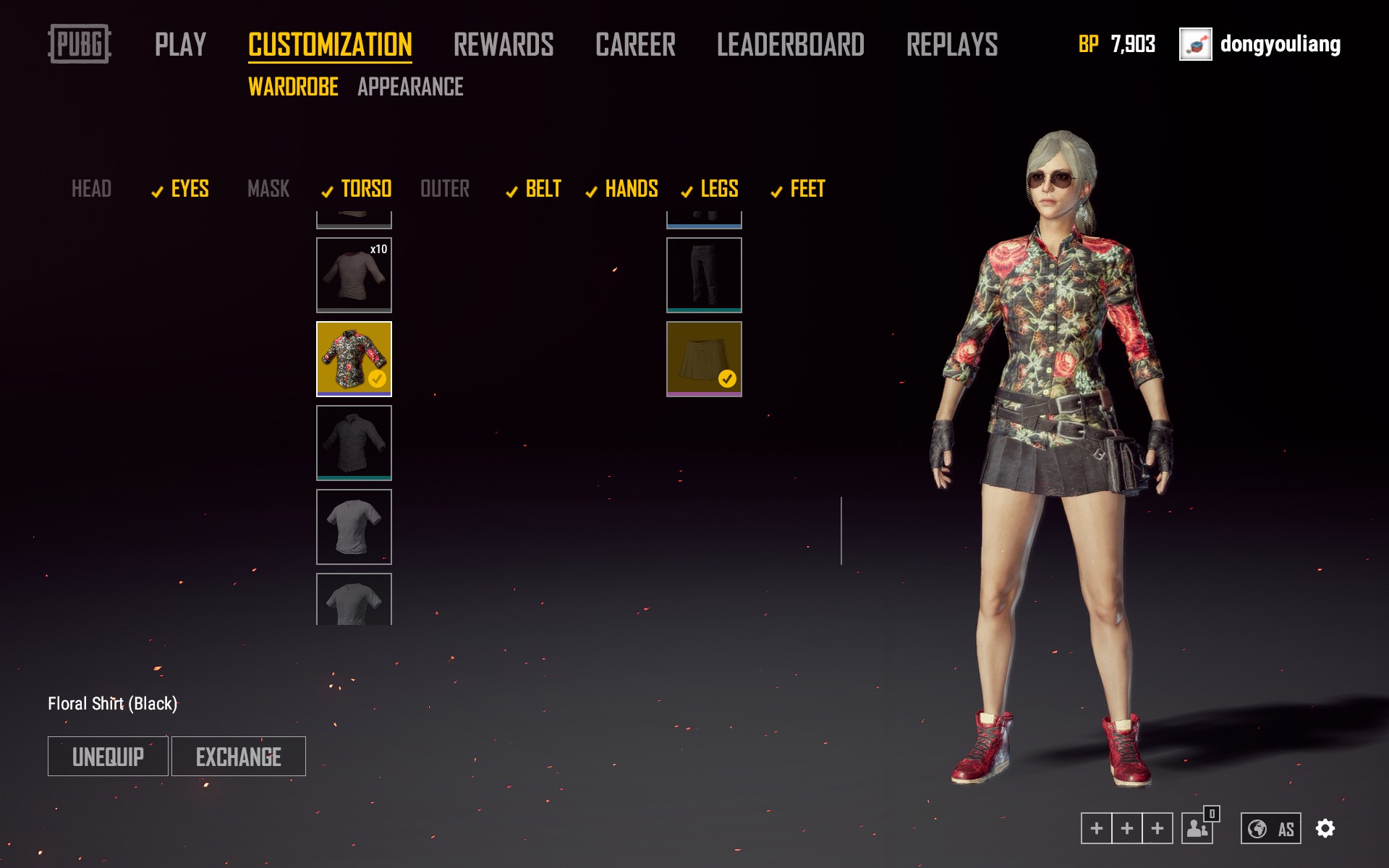The height and width of the screenshot is (868, 1389).
Task: Open the gear settings icon
Action: [x=1325, y=828]
